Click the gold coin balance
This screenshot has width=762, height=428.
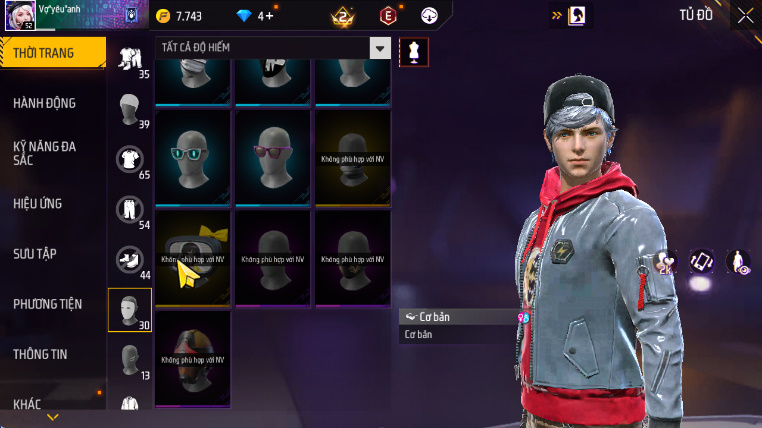[x=180, y=16]
